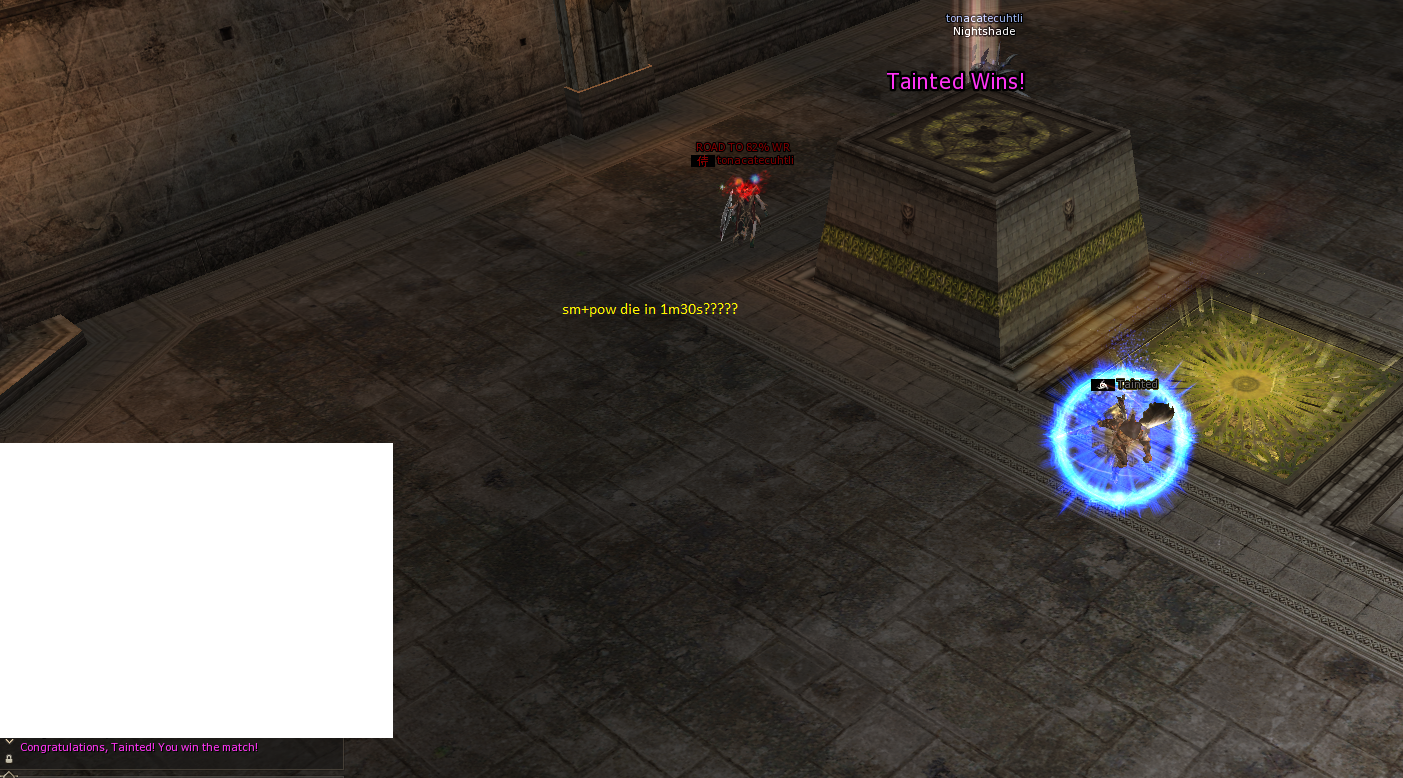Click the white crescent guild logo near the winner
The height and width of the screenshot is (778, 1403).
tap(1103, 384)
